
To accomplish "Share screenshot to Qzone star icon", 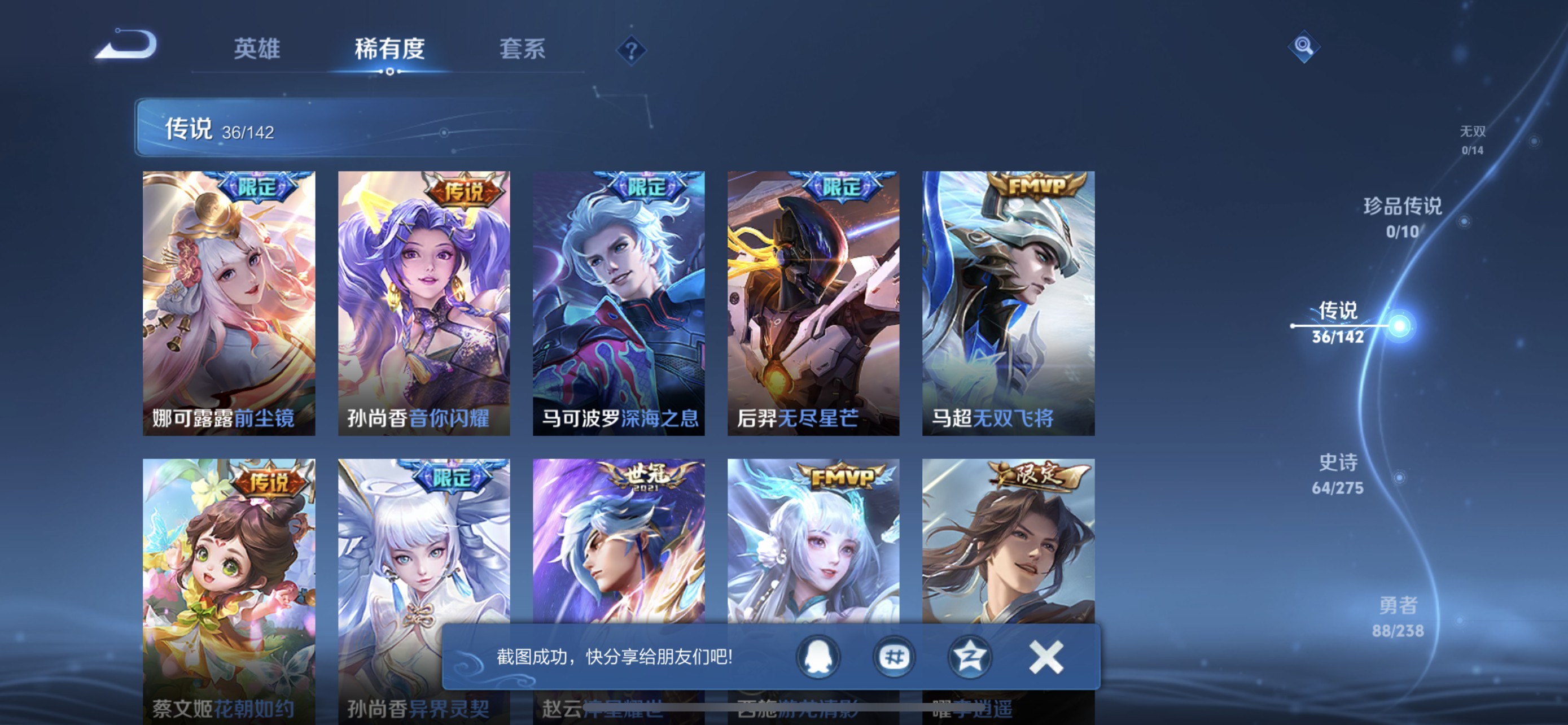I will click(971, 657).
